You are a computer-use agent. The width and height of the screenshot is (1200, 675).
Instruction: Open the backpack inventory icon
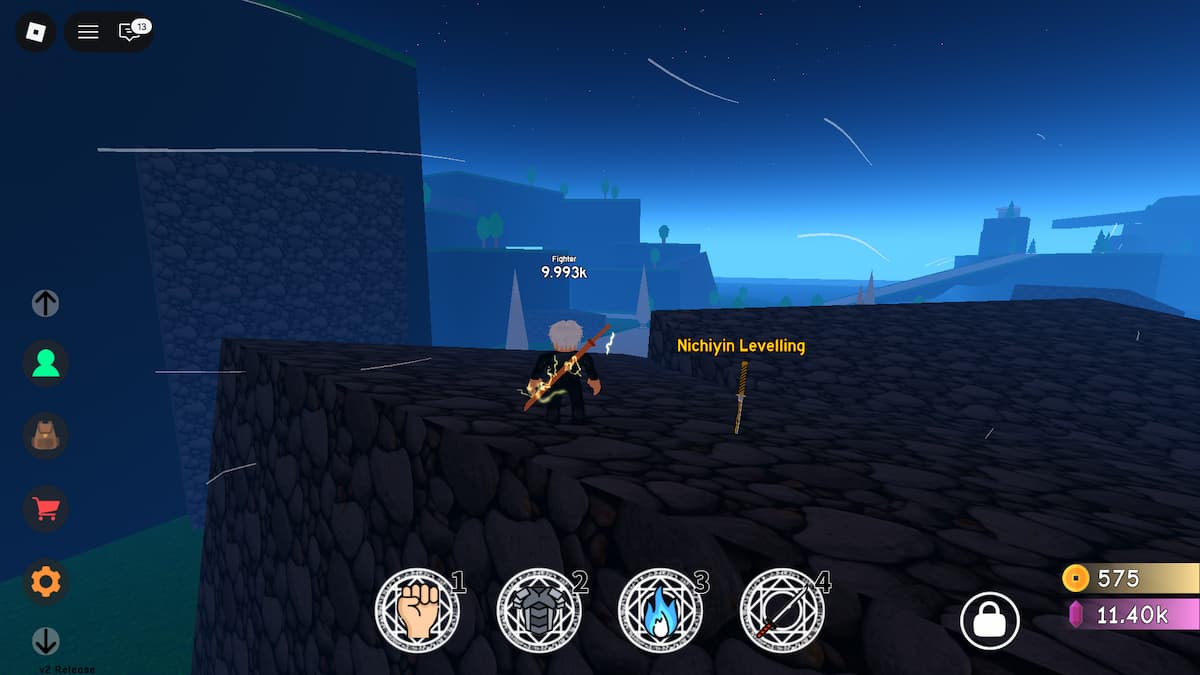(x=46, y=436)
